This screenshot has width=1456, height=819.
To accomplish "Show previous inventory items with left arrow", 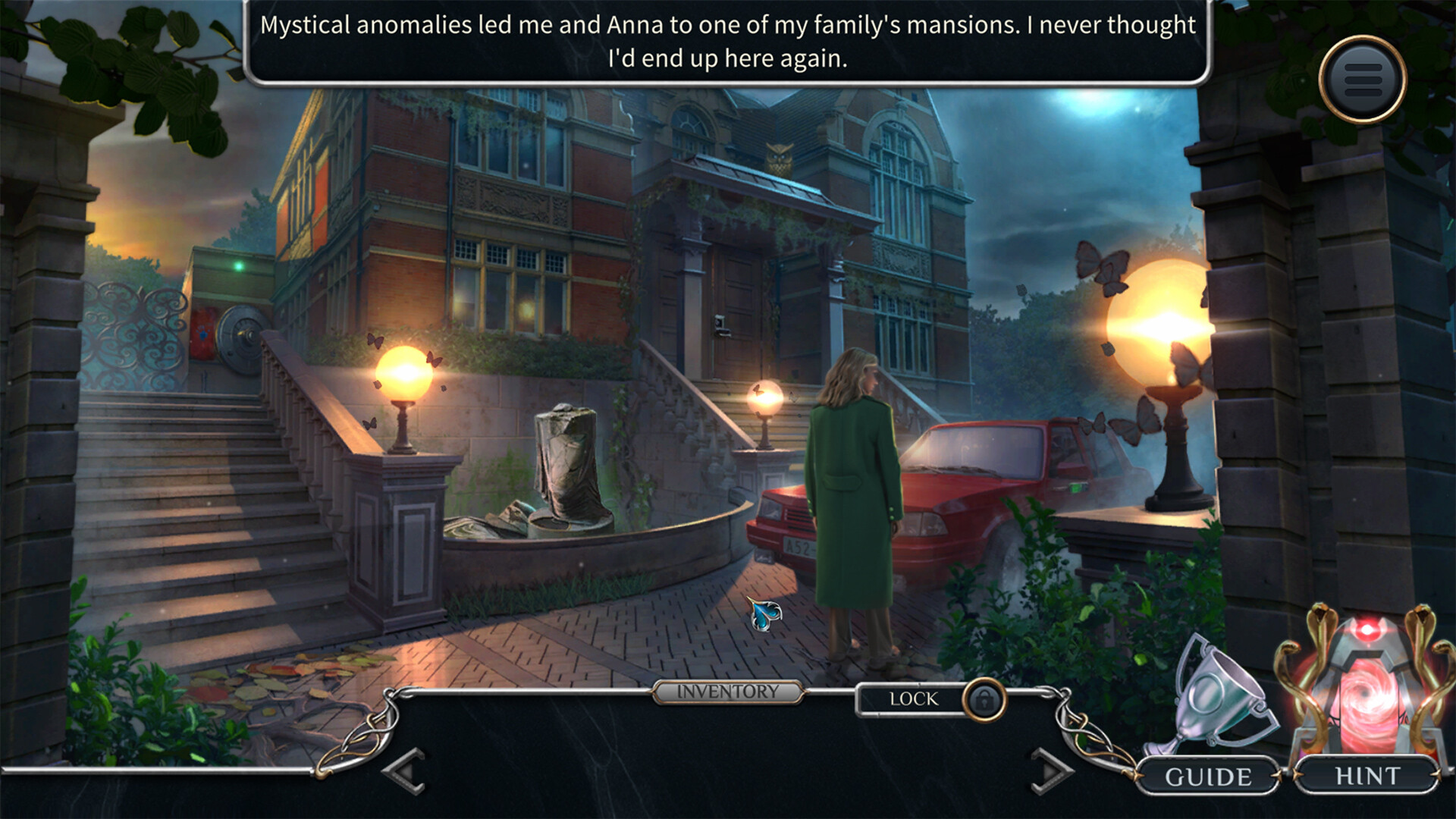I will tap(406, 771).
